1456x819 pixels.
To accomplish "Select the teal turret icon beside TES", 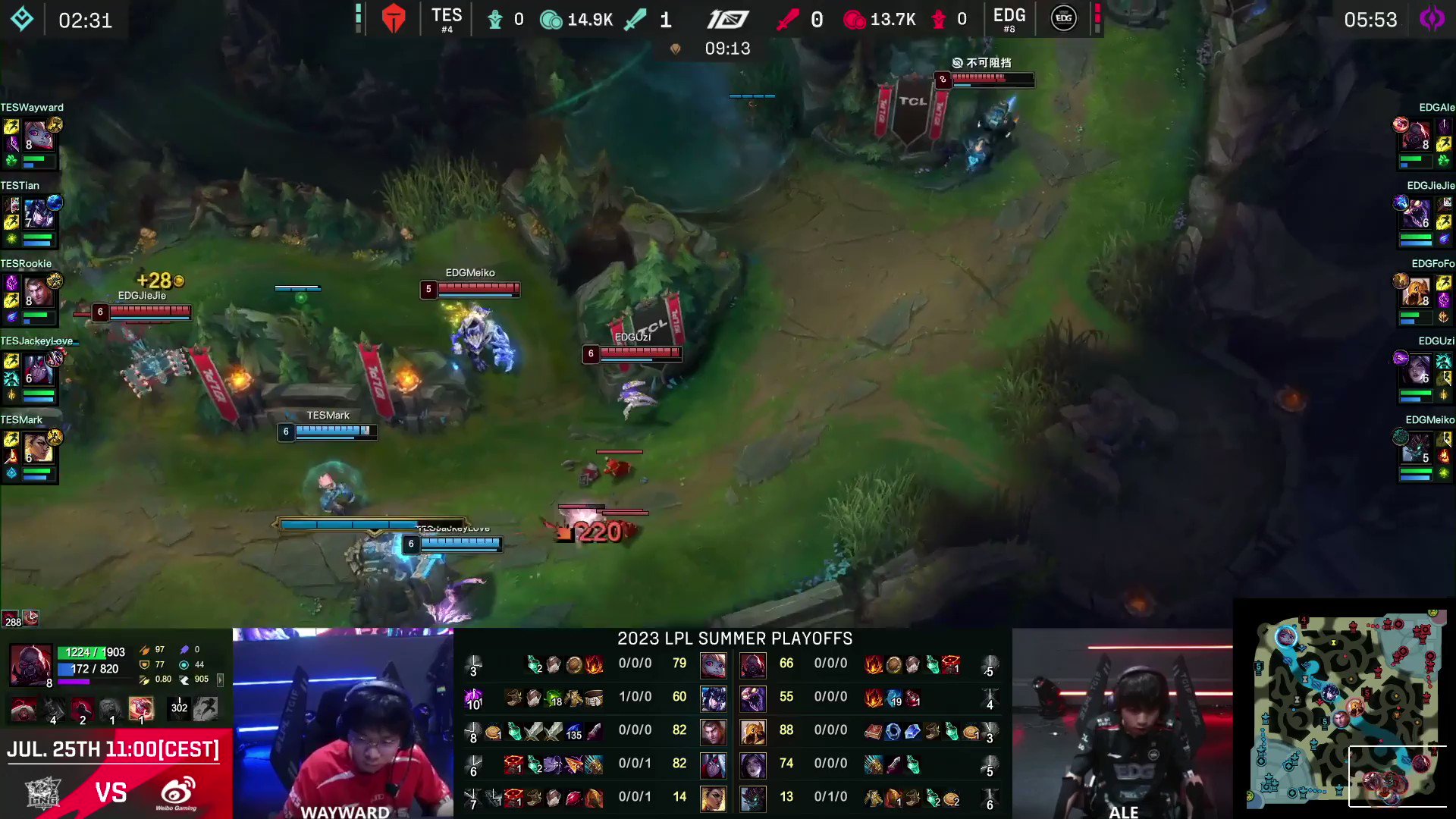I will tap(497, 19).
